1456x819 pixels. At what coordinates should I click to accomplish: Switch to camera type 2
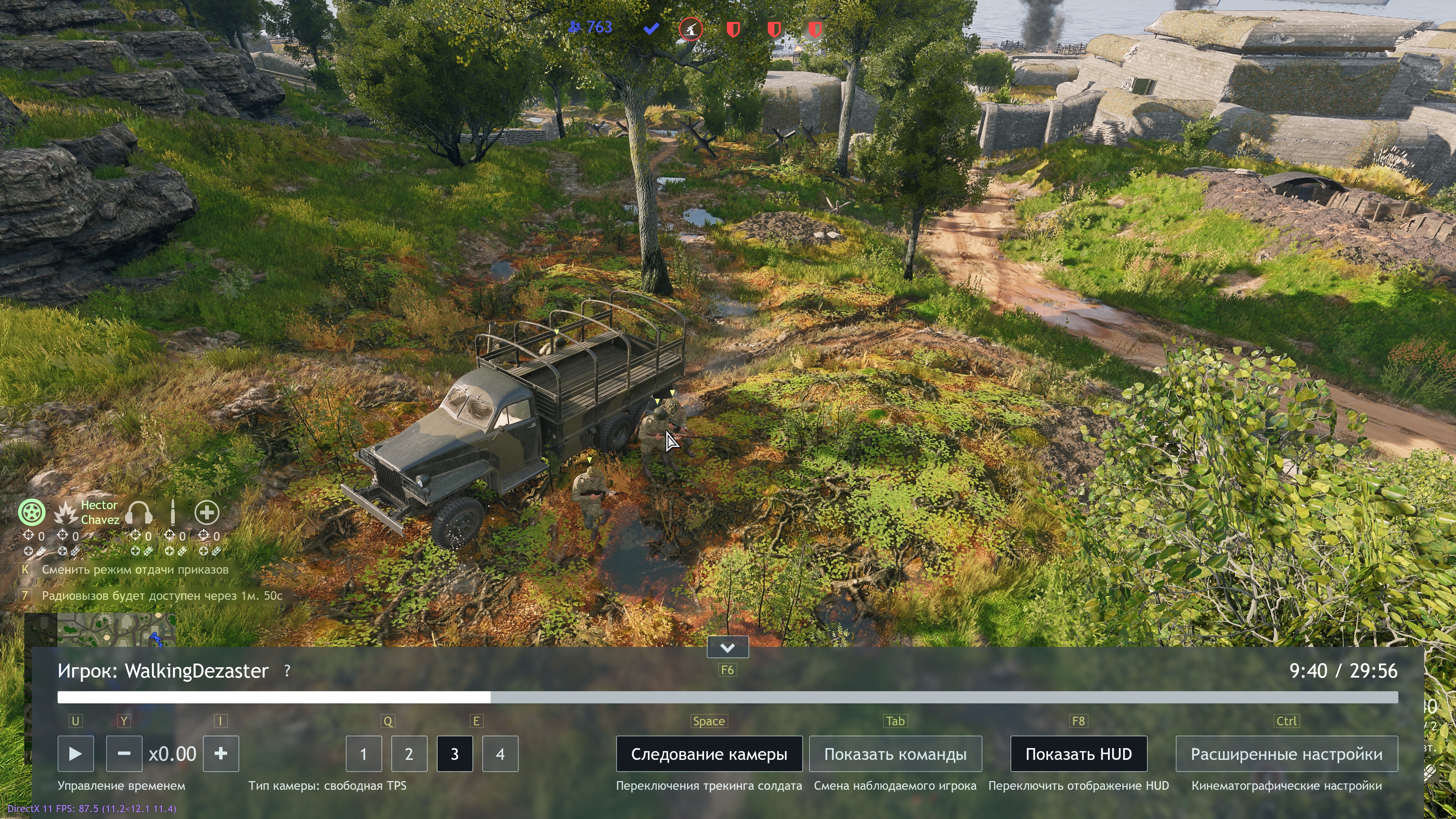[x=409, y=753]
